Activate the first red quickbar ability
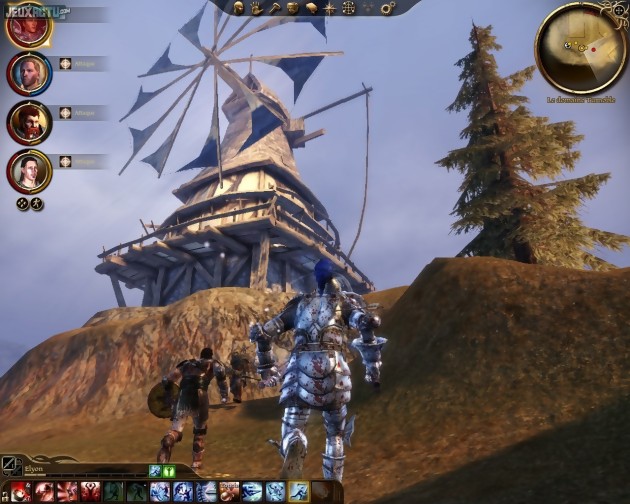The width and height of the screenshot is (630, 504). [x=20, y=491]
